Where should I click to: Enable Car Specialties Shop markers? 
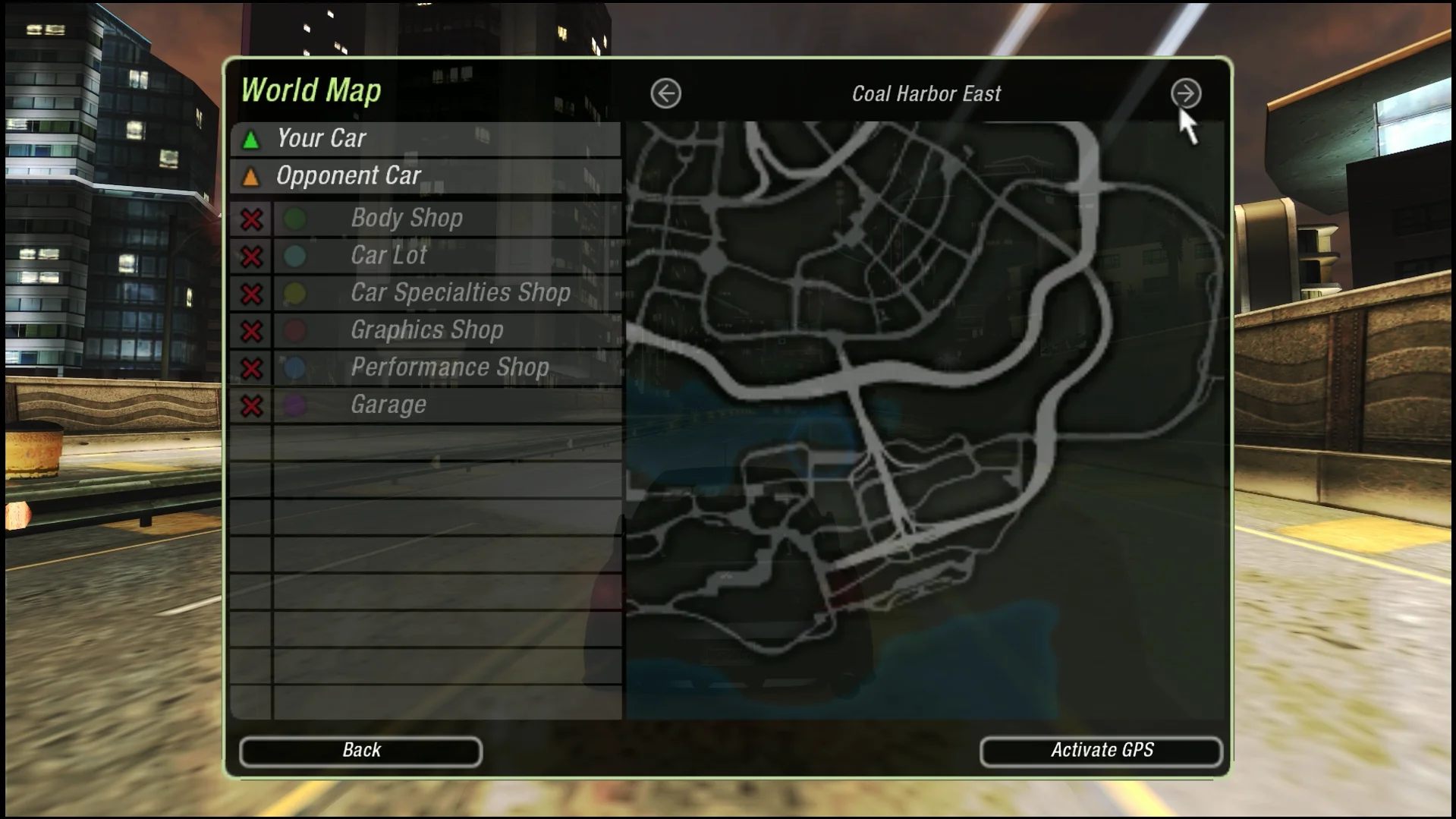tap(252, 294)
